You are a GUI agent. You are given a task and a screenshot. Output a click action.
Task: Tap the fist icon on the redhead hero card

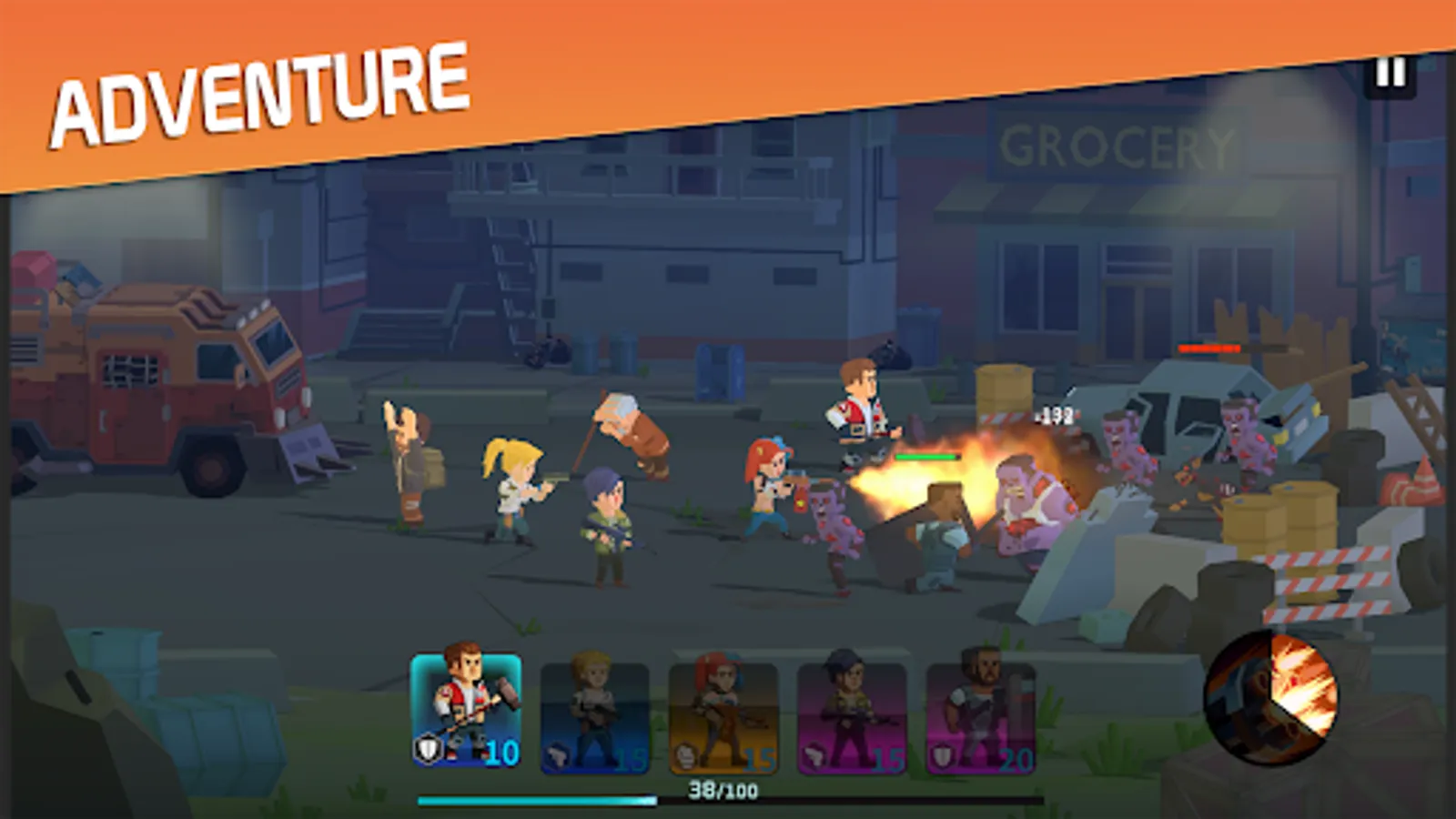684,753
